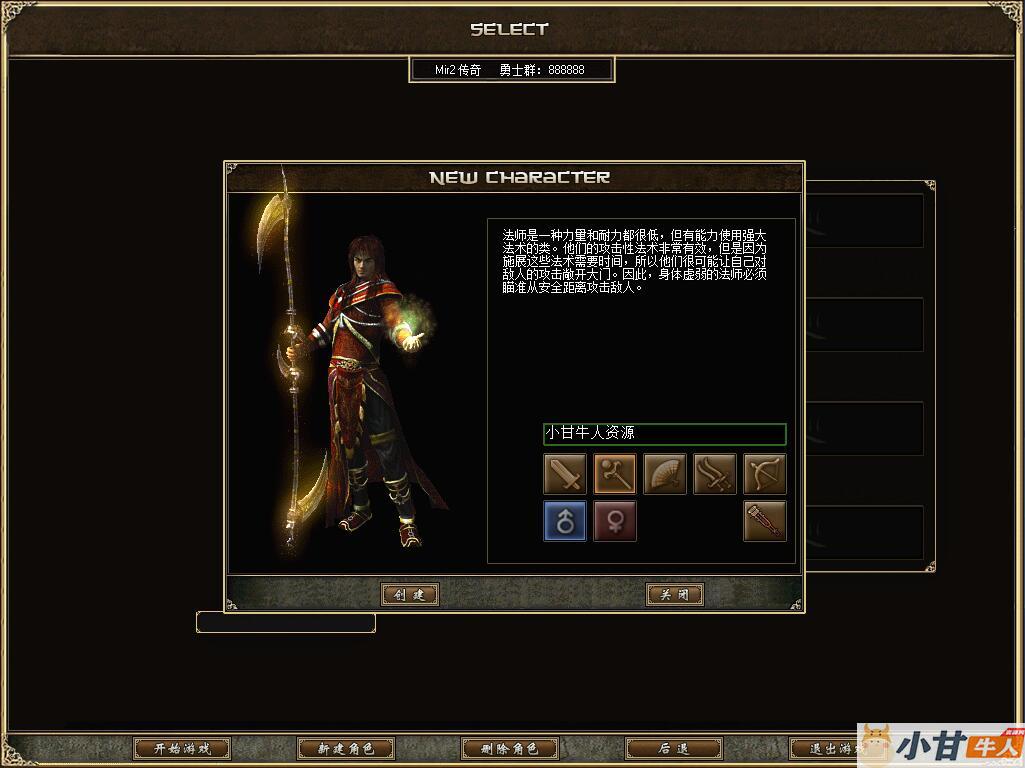Select the twin daggers class icon

pyautogui.click(x=715, y=474)
